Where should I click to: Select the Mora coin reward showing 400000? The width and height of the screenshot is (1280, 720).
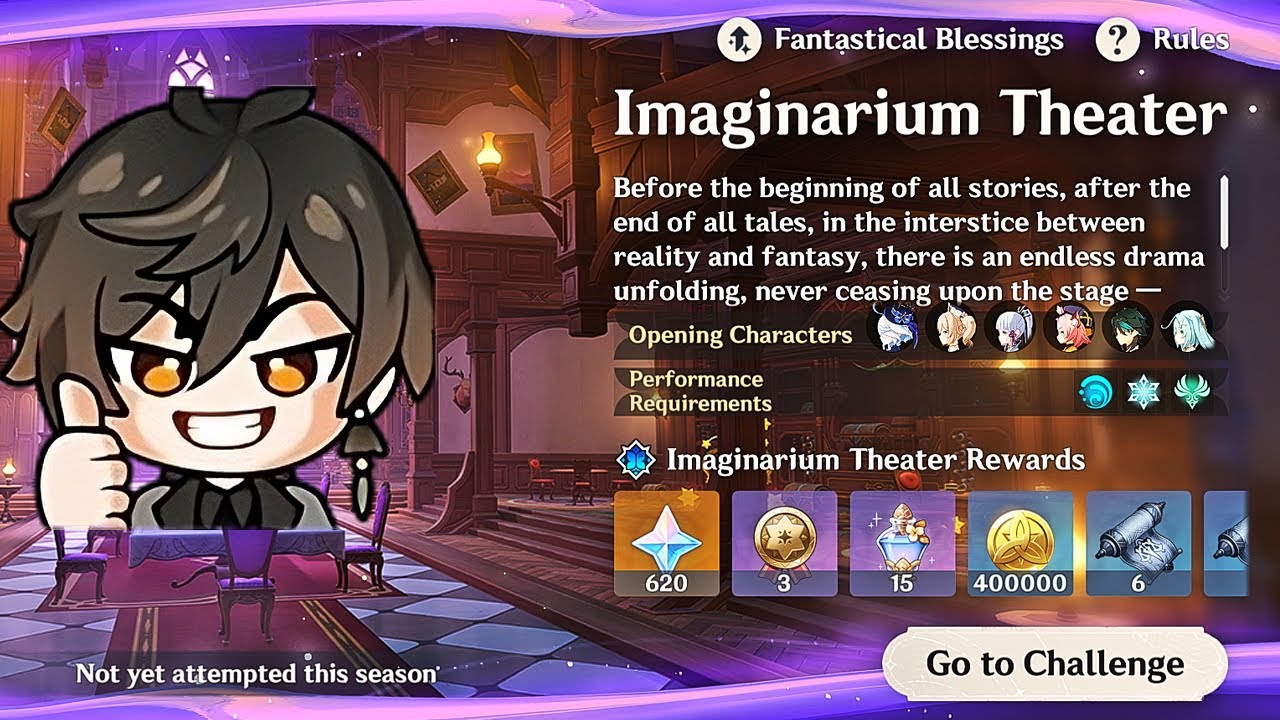pyautogui.click(x=1020, y=543)
